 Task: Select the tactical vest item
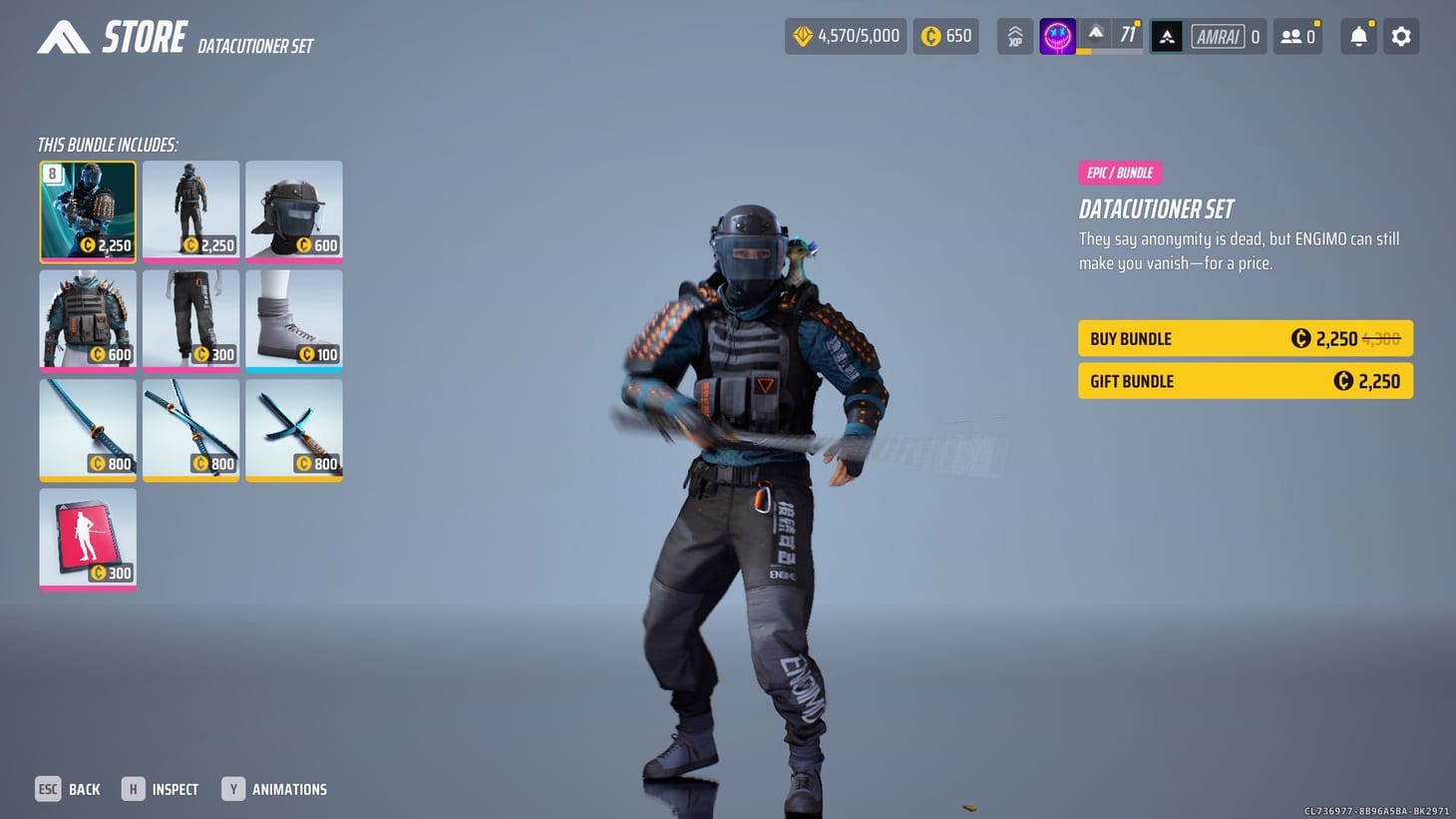pyautogui.click(x=87, y=320)
